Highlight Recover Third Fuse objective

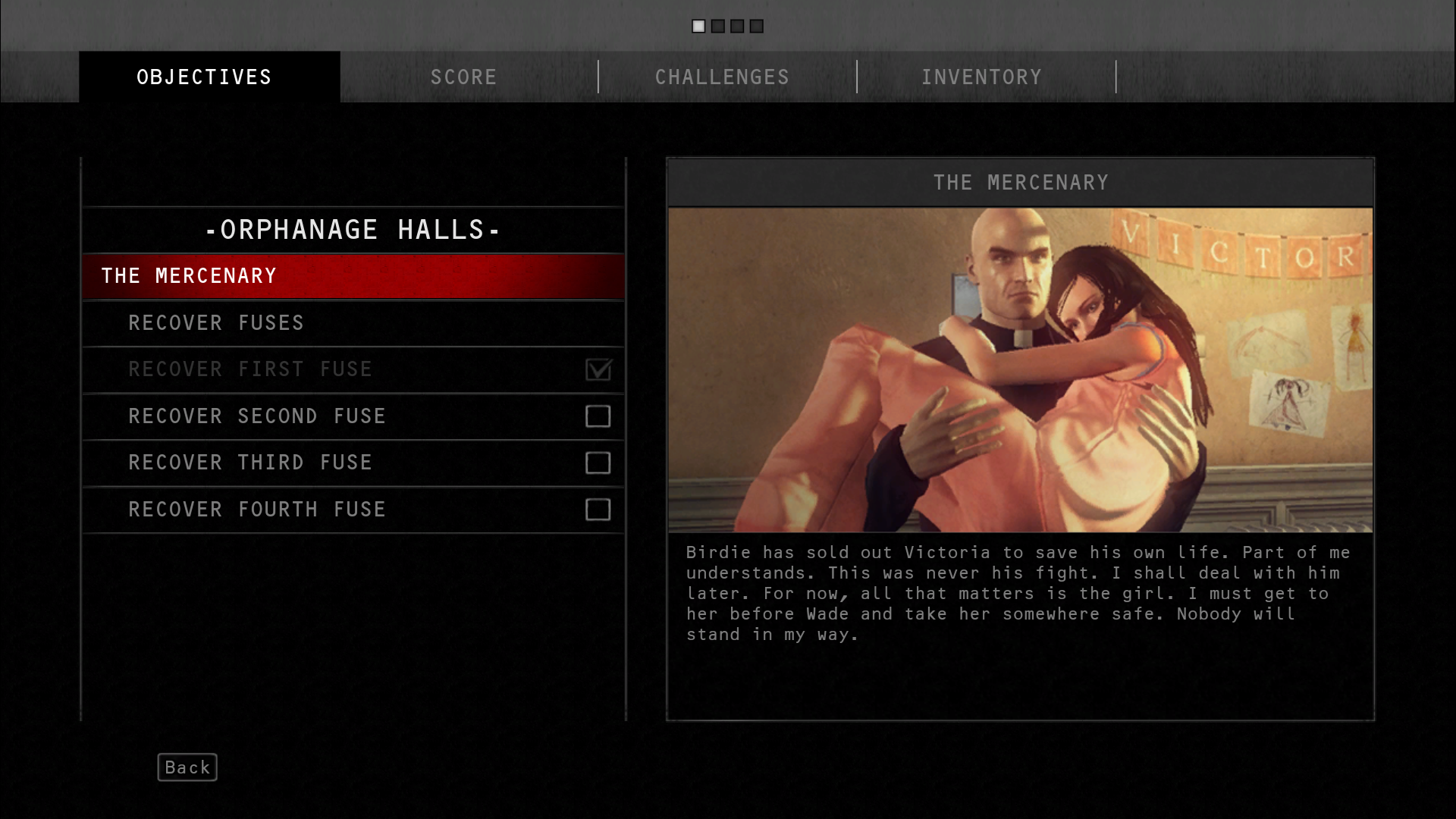coord(353,463)
